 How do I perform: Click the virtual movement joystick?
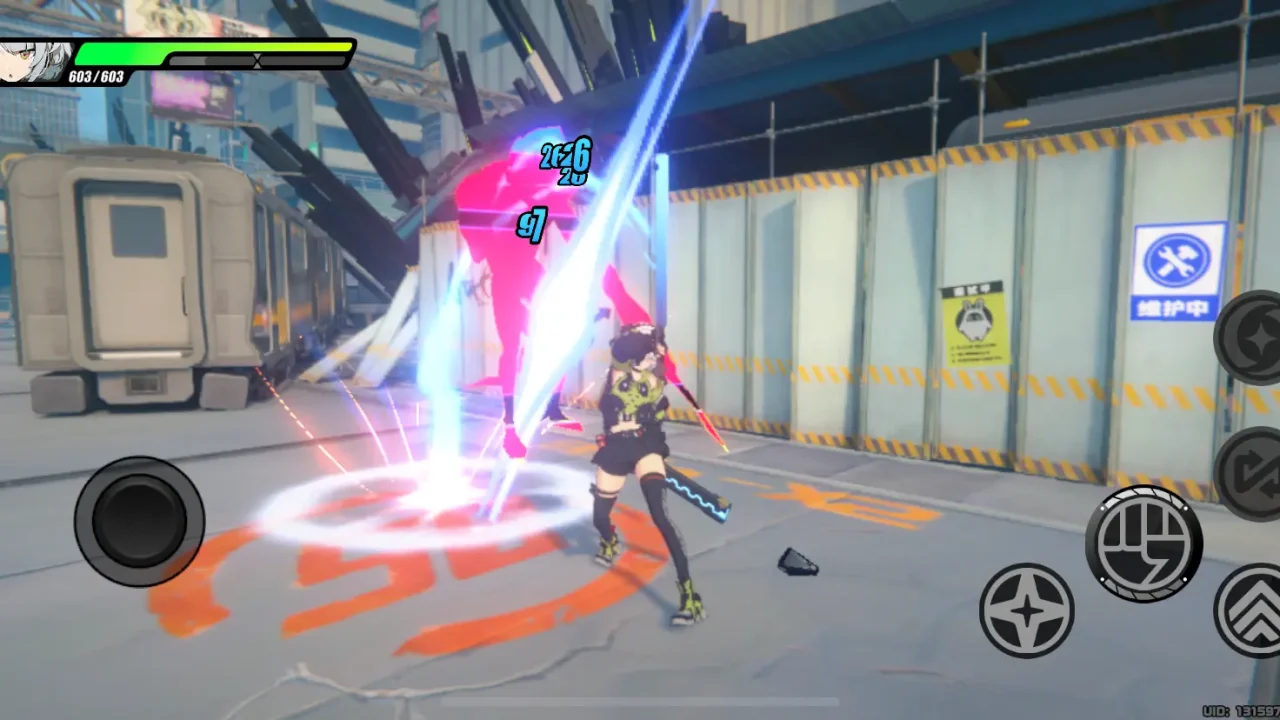click(x=139, y=521)
